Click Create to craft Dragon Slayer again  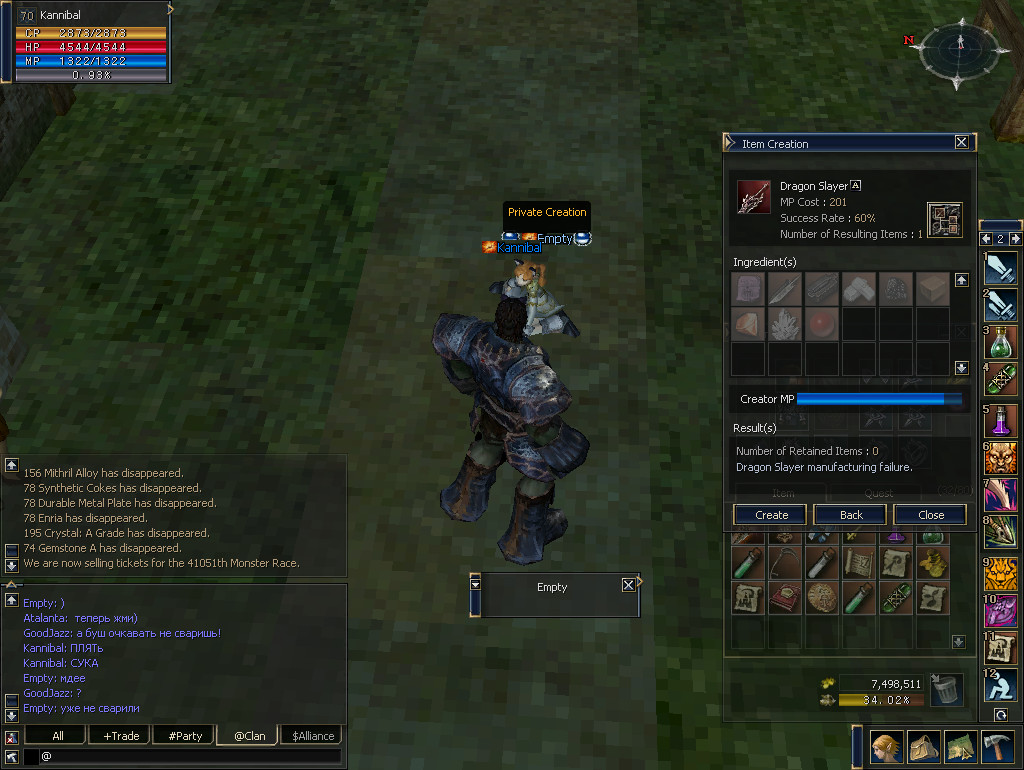pos(771,515)
